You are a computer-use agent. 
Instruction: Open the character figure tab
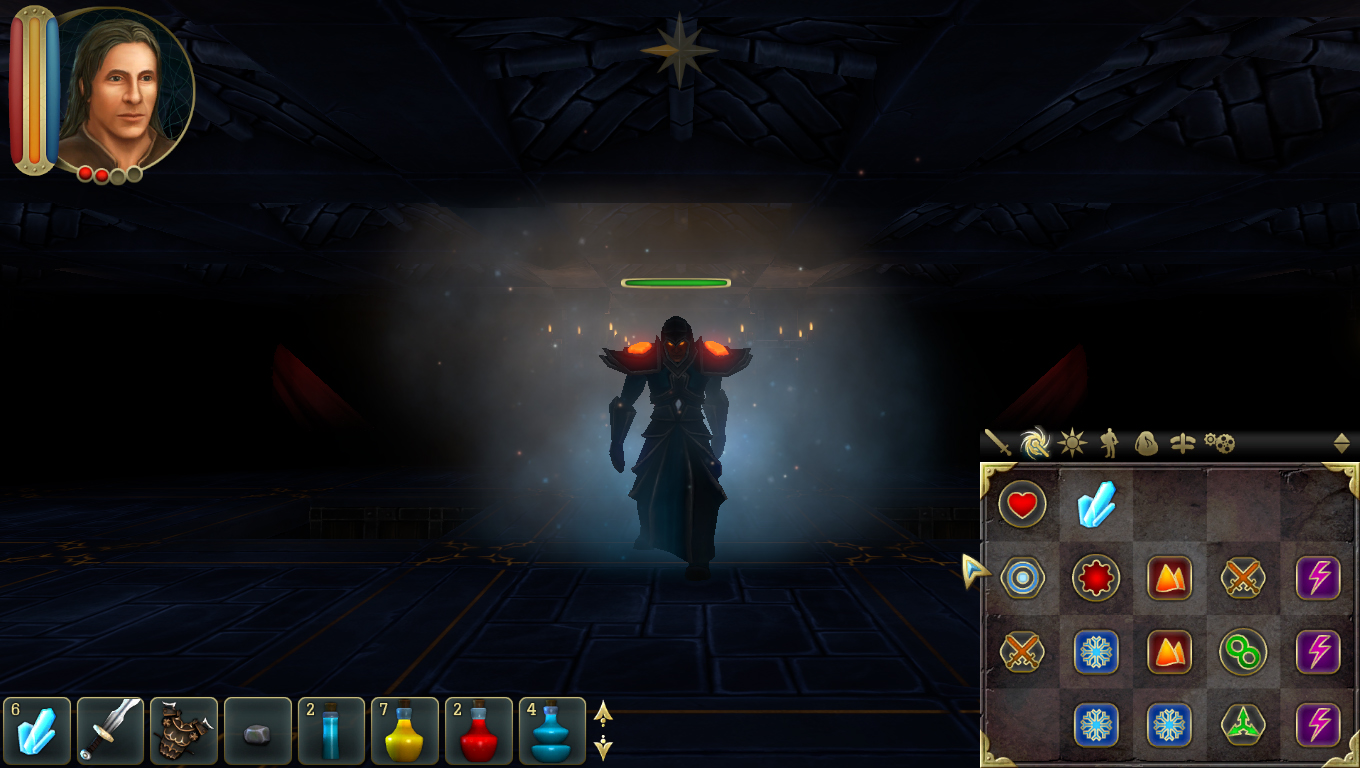click(1109, 443)
